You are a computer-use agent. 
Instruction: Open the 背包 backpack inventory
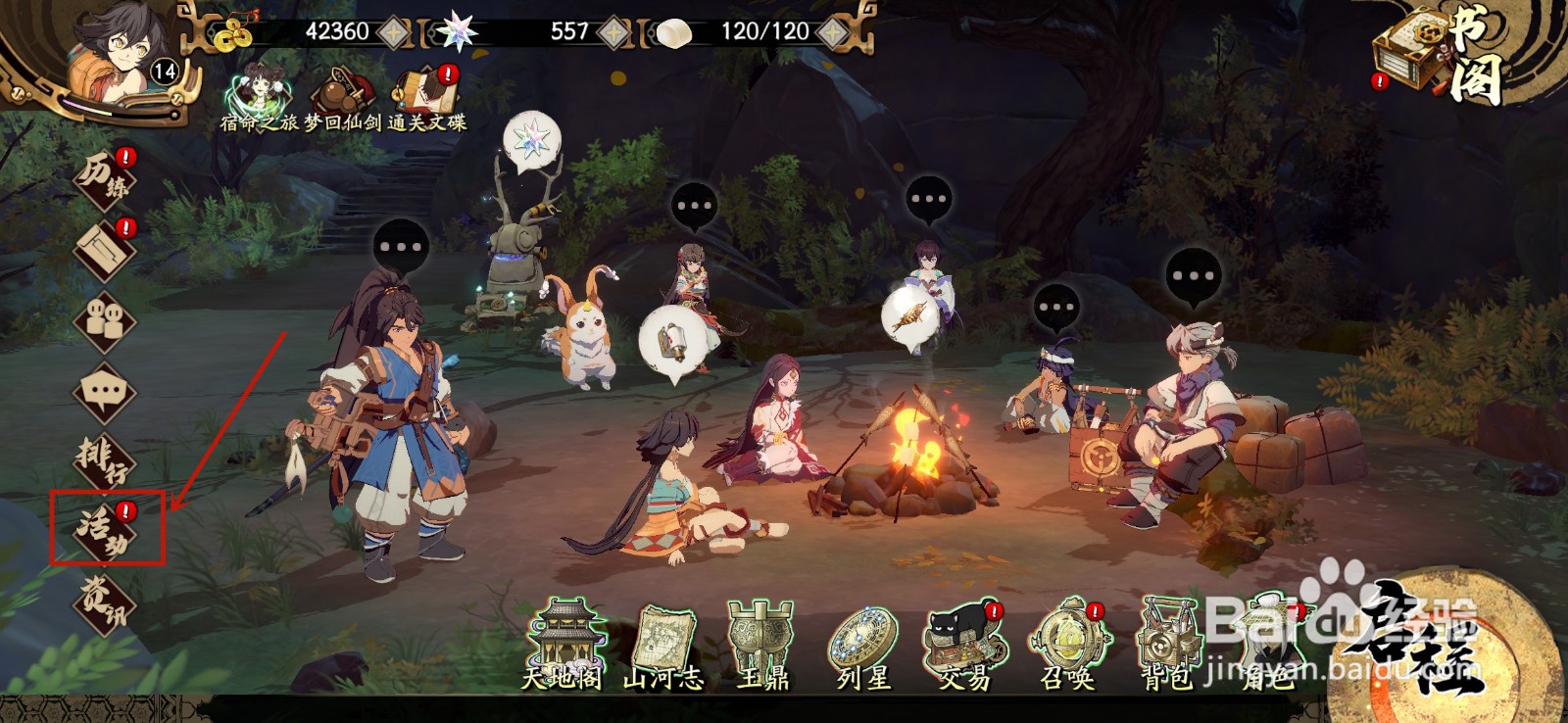(1168, 645)
